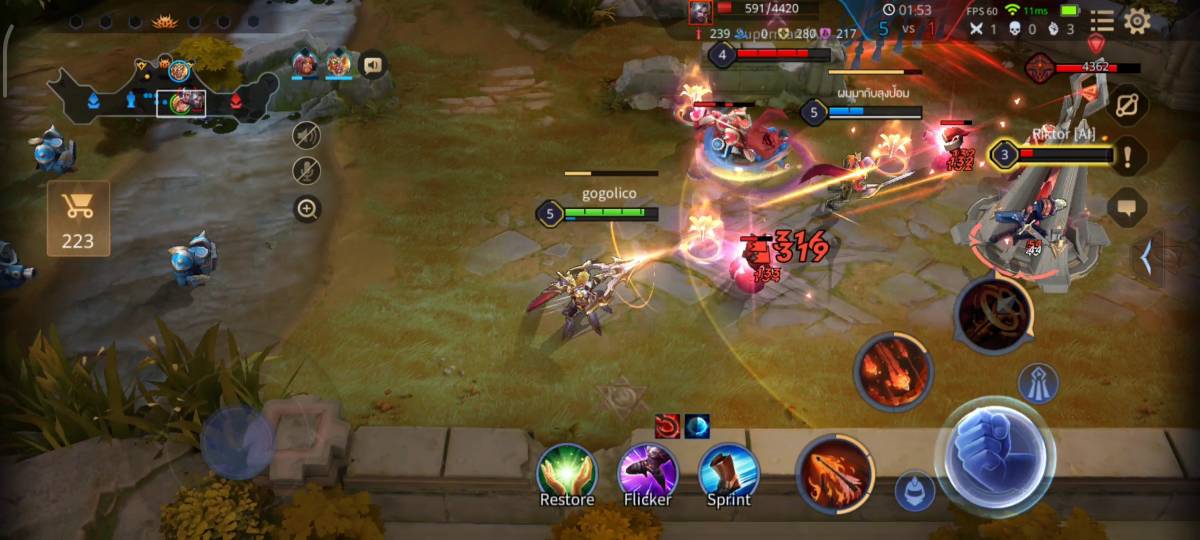Send the exclamation alert signal
Viewport: 1200px width, 540px height.
tap(1129, 155)
